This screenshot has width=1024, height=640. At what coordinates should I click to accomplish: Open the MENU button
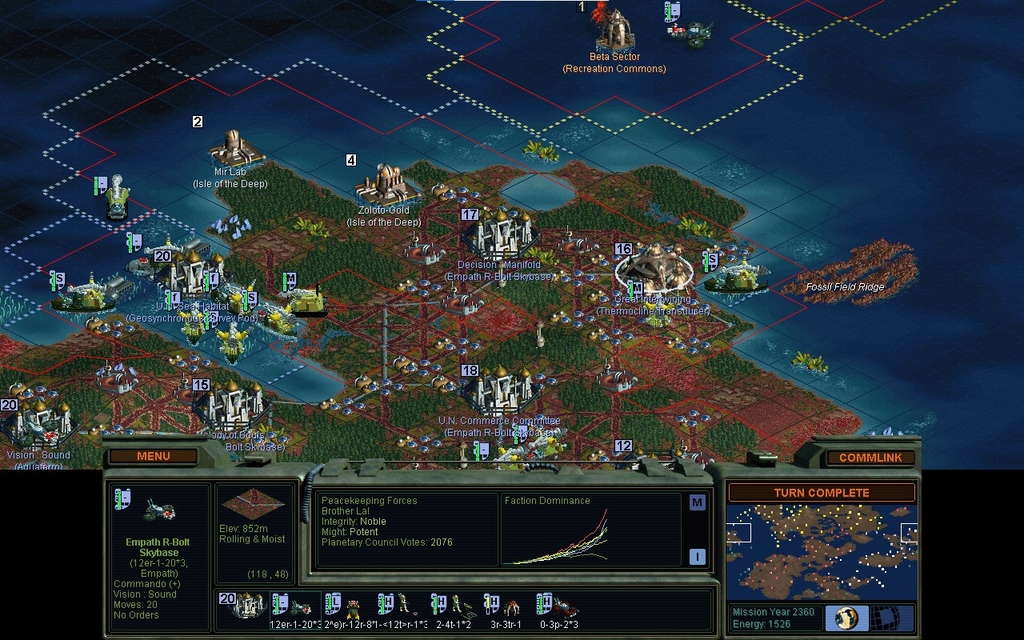point(153,457)
